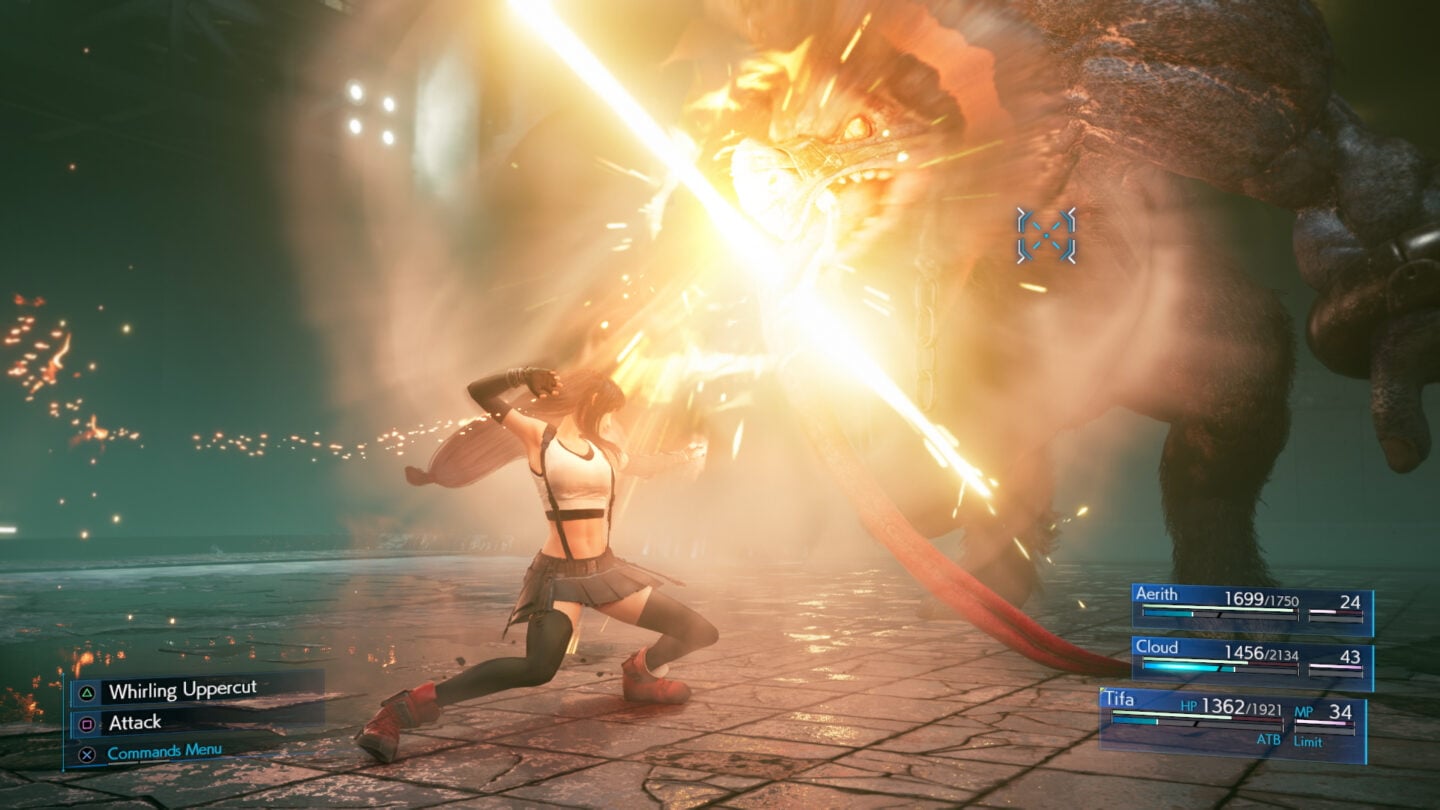Click the MP label in Tifa's status bar
Screen dimensions: 1440x810
(1304, 712)
